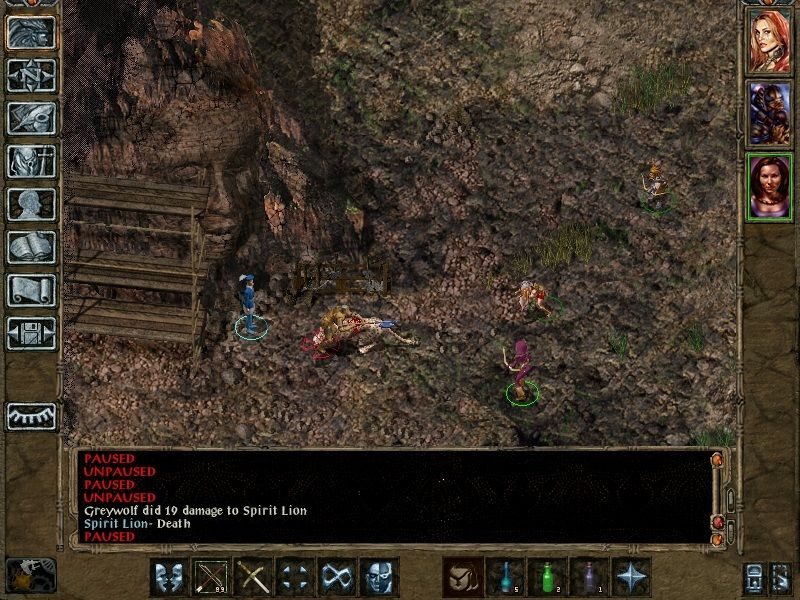Viewport: 800px width, 600px height.
Task: Open the use item bag button
Action: pyautogui.click(x=461, y=577)
